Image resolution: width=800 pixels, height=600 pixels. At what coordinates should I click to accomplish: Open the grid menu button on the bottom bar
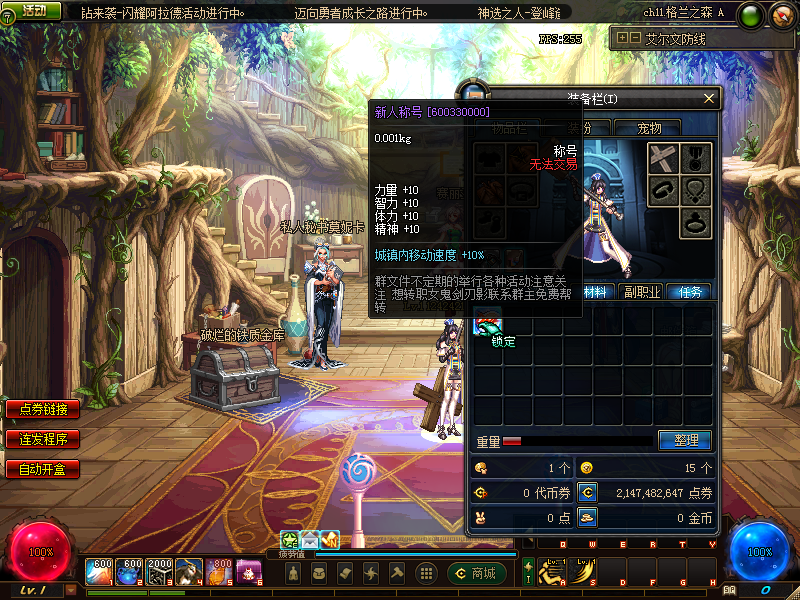(426, 573)
